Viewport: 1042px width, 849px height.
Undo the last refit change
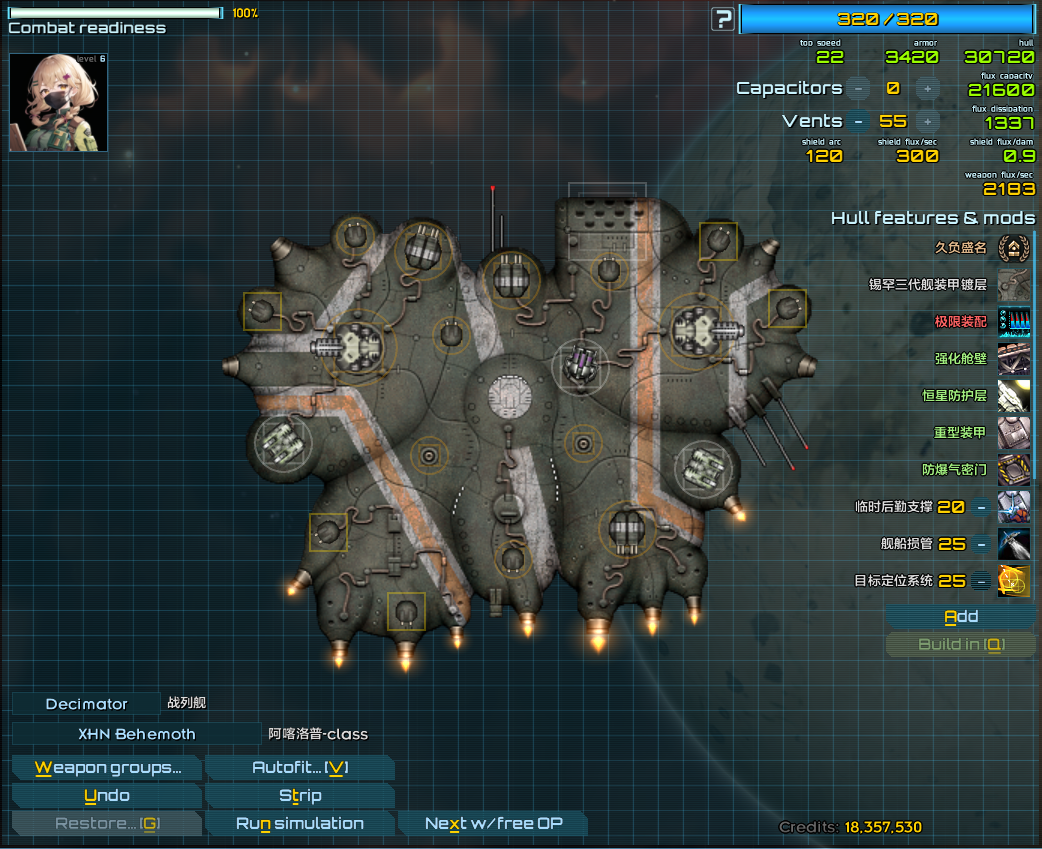107,796
